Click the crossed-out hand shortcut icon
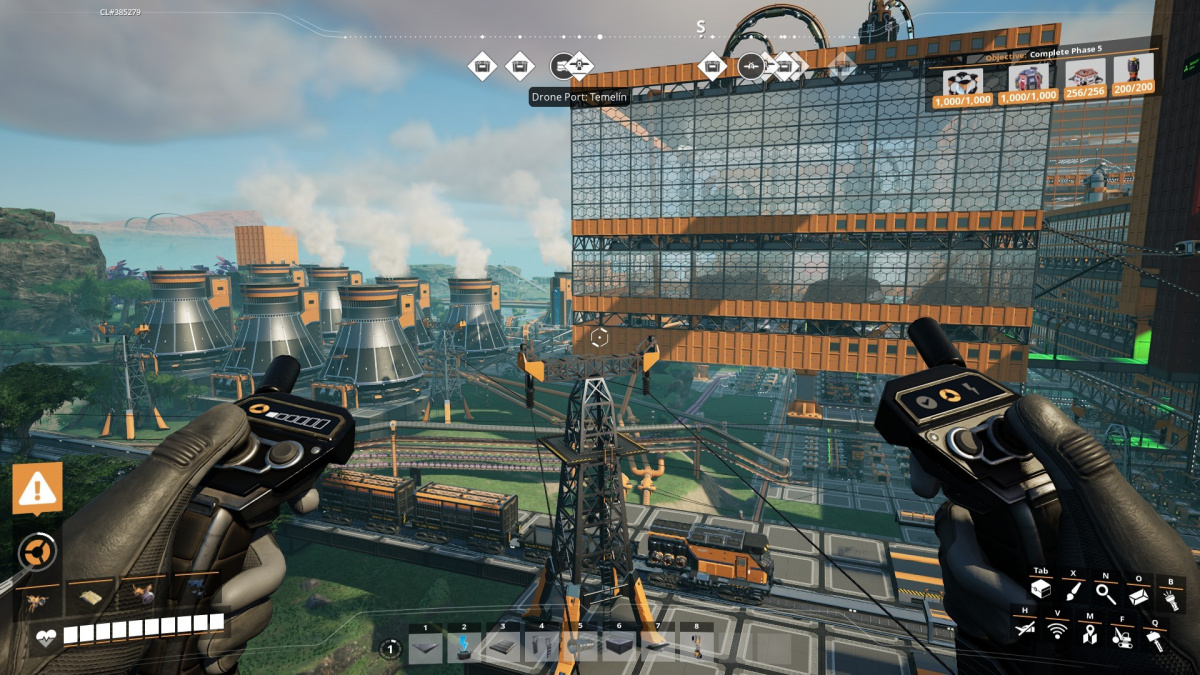 (x=1025, y=629)
